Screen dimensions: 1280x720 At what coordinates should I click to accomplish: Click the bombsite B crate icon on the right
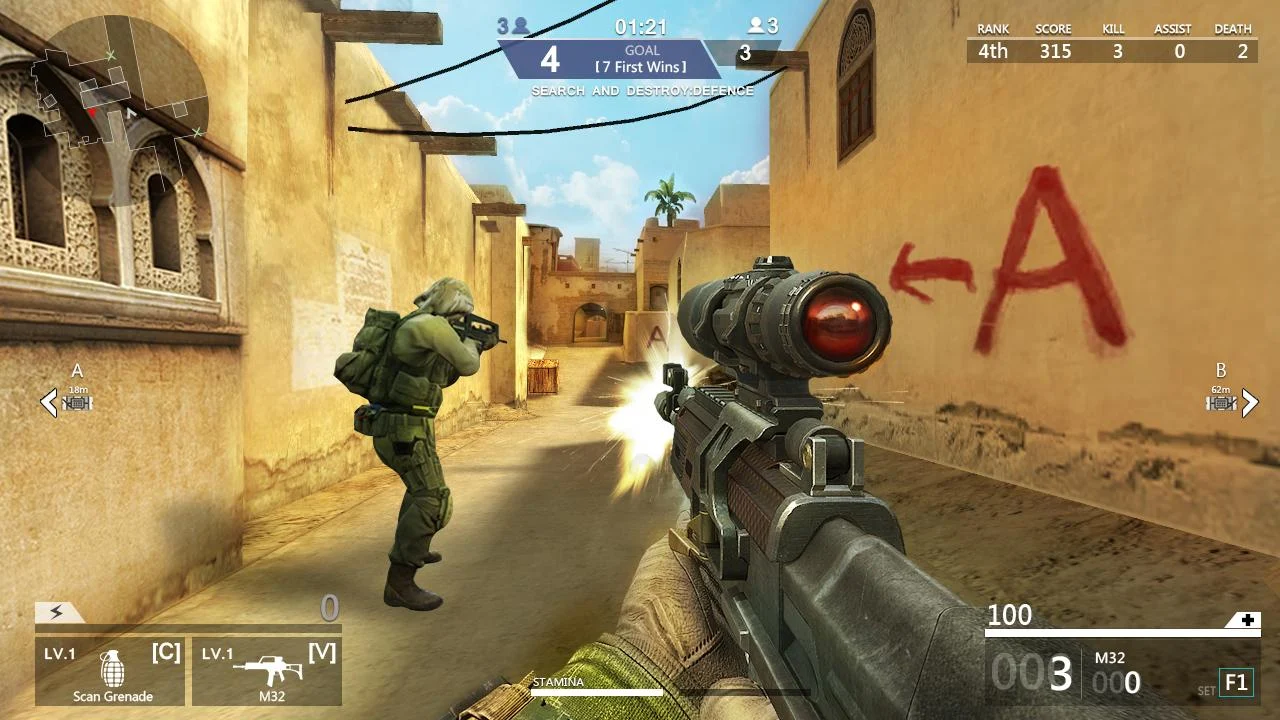coord(1218,402)
